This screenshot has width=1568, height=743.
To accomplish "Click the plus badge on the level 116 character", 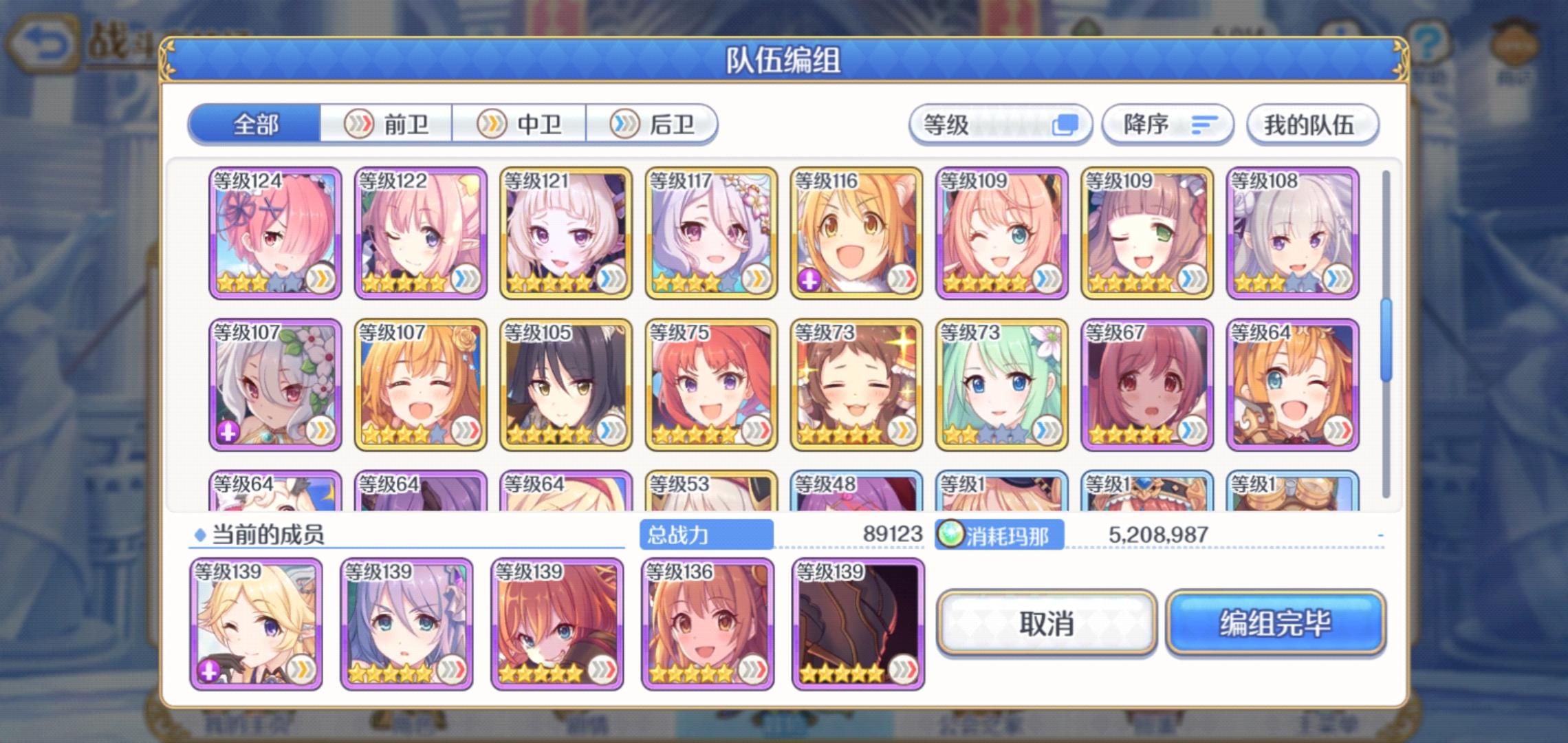I will 808,279.
